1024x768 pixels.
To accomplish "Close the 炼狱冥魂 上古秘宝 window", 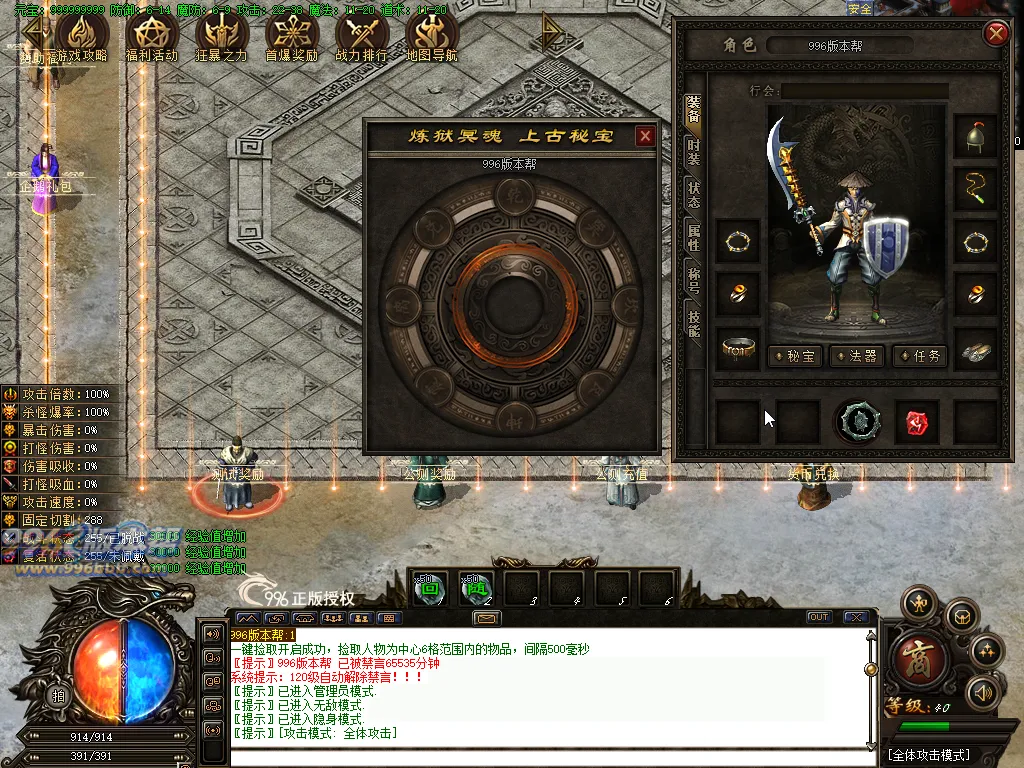I will point(645,136).
